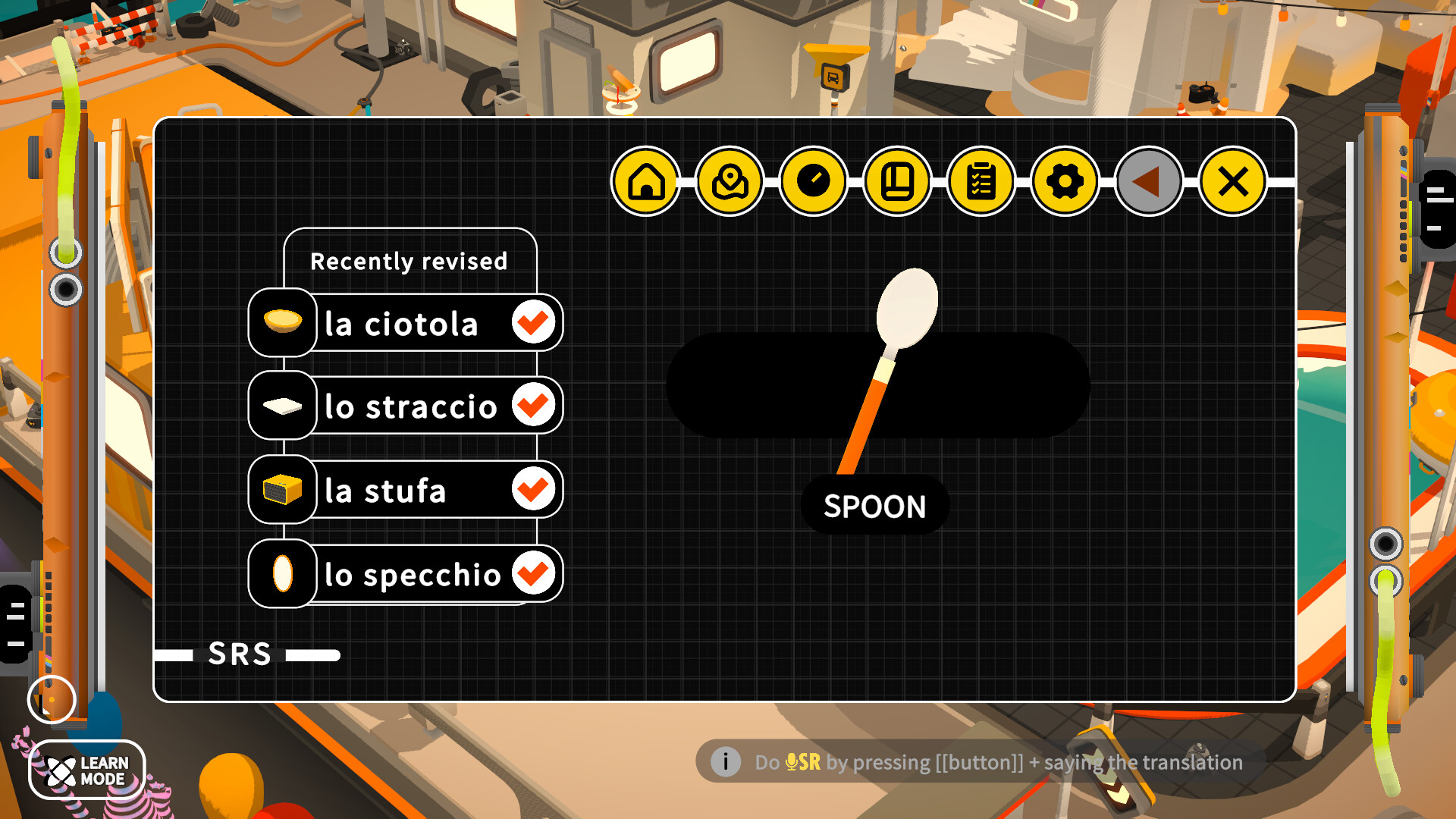Open the dictionary book icon
Screen dimensions: 1456x819
(897, 181)
